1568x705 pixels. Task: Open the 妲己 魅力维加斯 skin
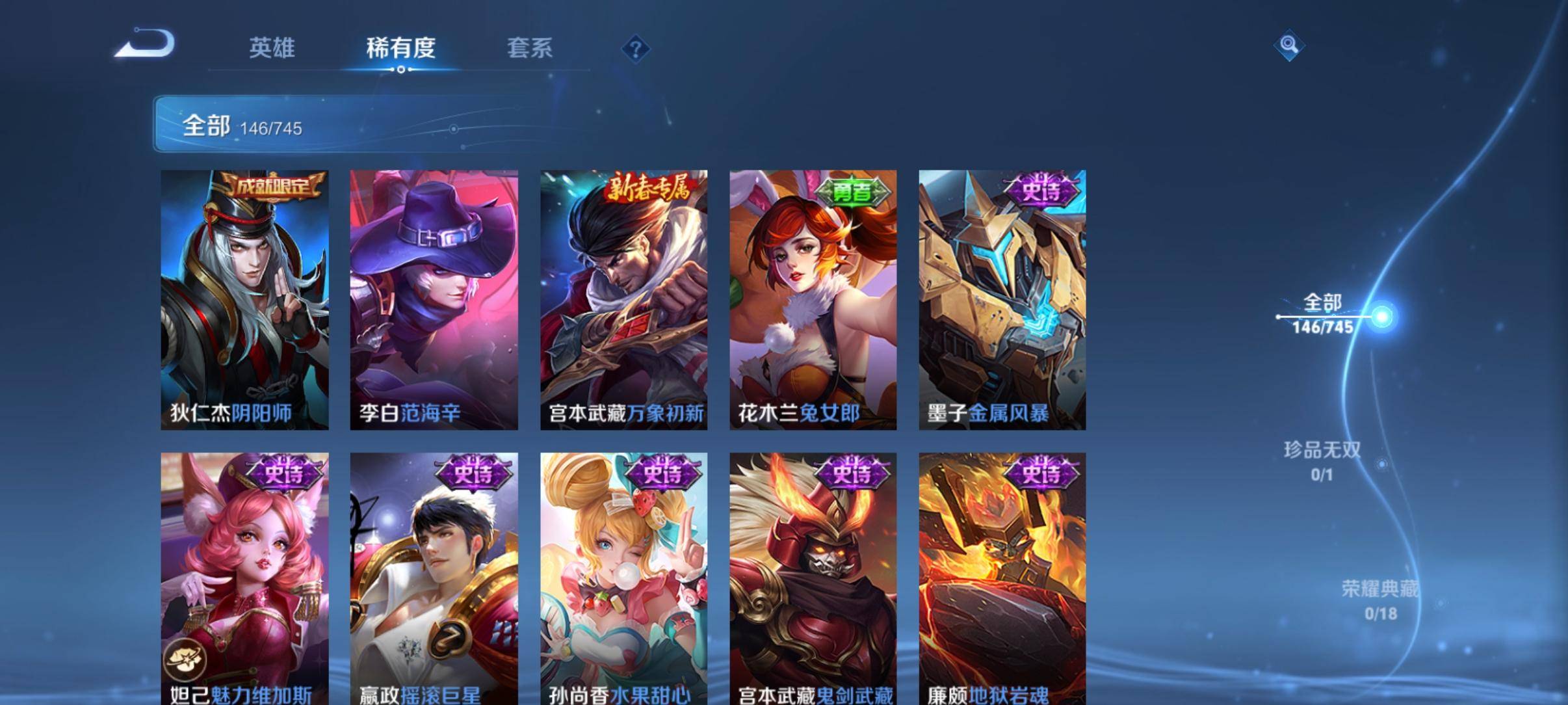244,579
